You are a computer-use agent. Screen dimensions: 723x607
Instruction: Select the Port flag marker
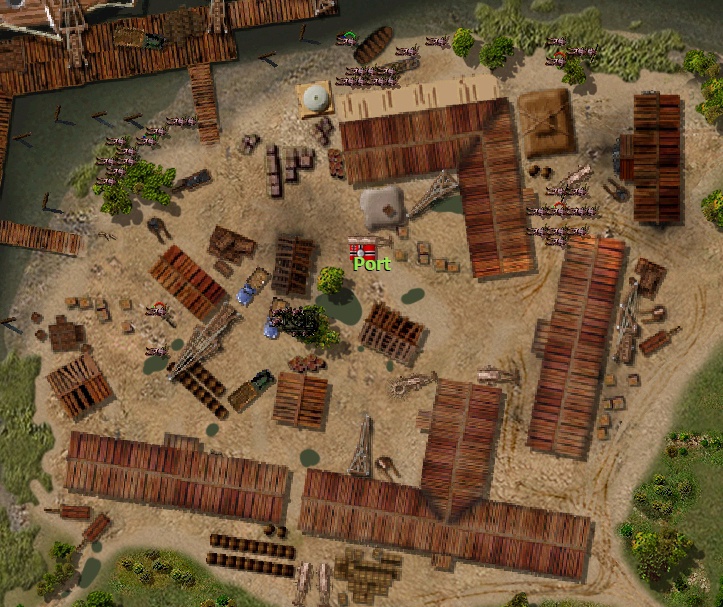[x=362, y=248]
